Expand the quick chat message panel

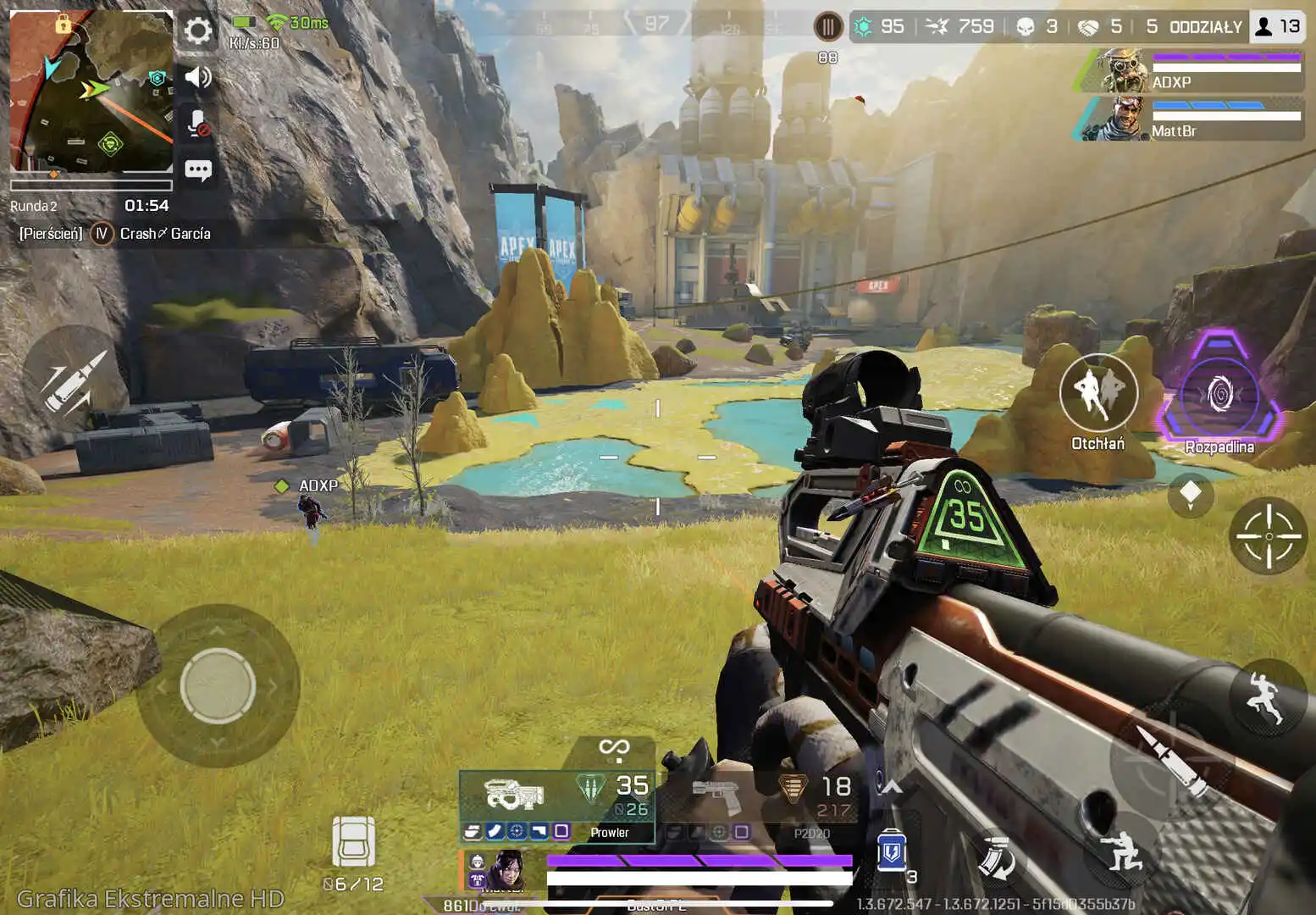(198, 169)
